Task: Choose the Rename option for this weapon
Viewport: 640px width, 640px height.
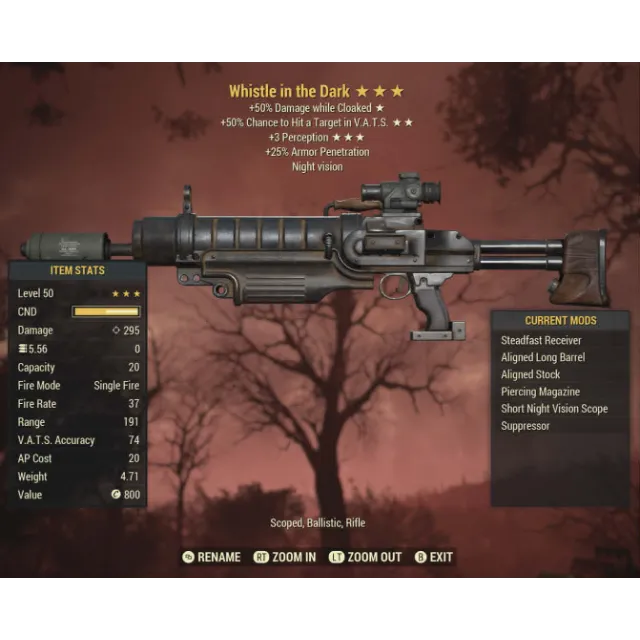Action: [218, 557]
